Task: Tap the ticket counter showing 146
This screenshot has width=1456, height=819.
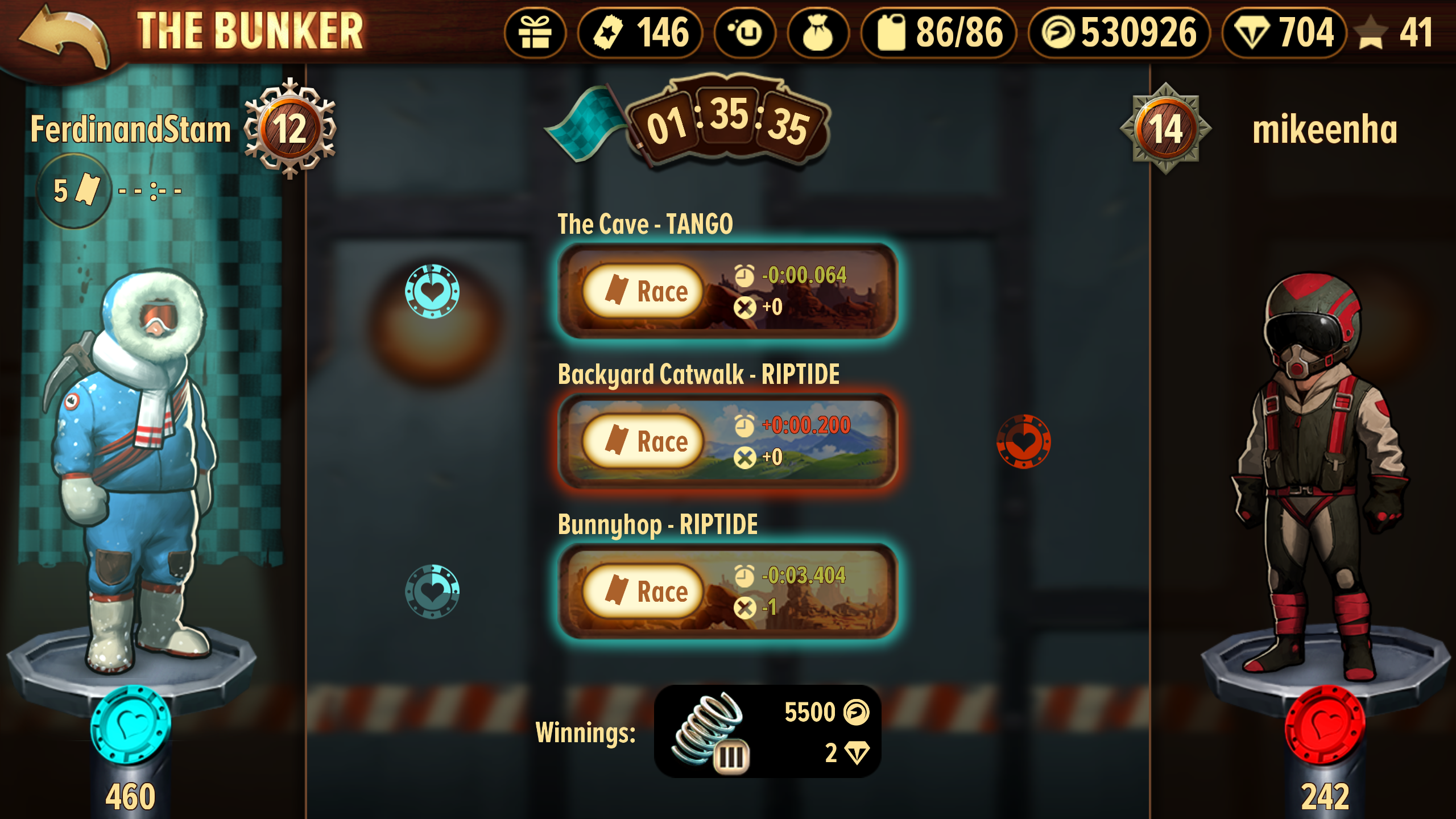Action: pyautogui.click(x=640, y=33)
